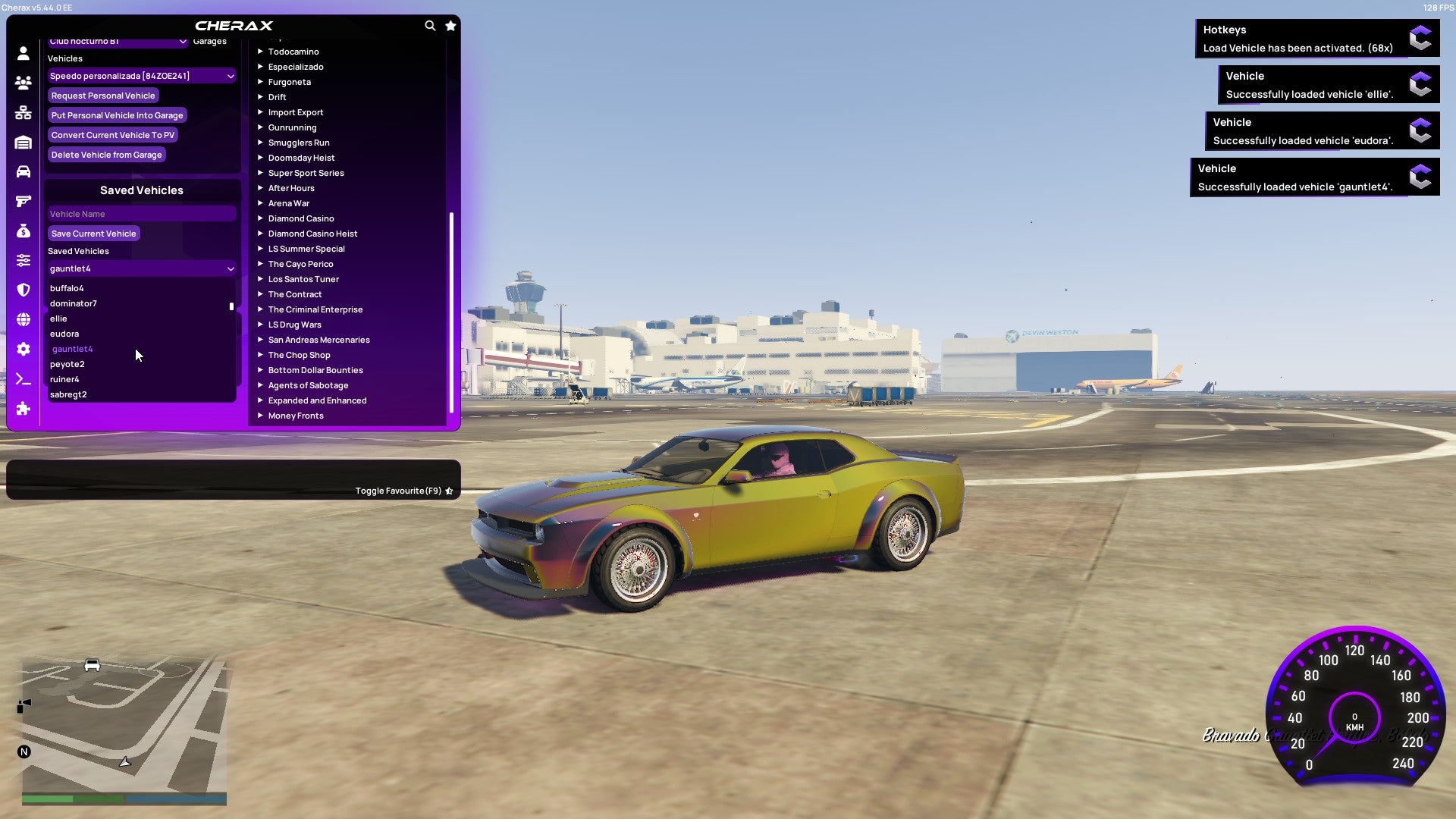Image resolution: width=1456 pixels, height=819 pixels.
Task: Open favourites via the star icon
Action: [x=450, y=25]
